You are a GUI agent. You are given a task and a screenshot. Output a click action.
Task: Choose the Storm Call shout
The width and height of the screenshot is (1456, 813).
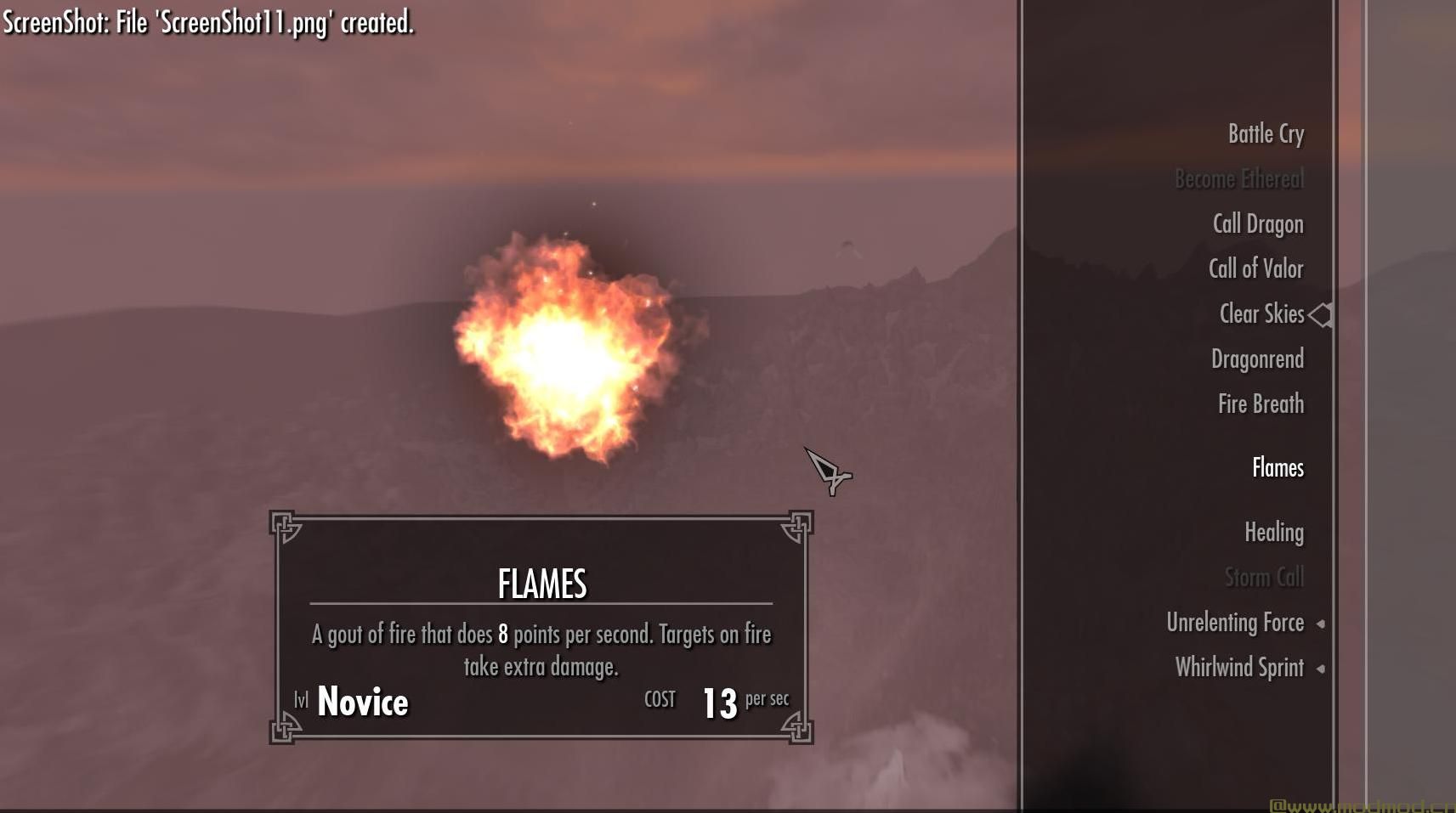[x=1263, y=578]
